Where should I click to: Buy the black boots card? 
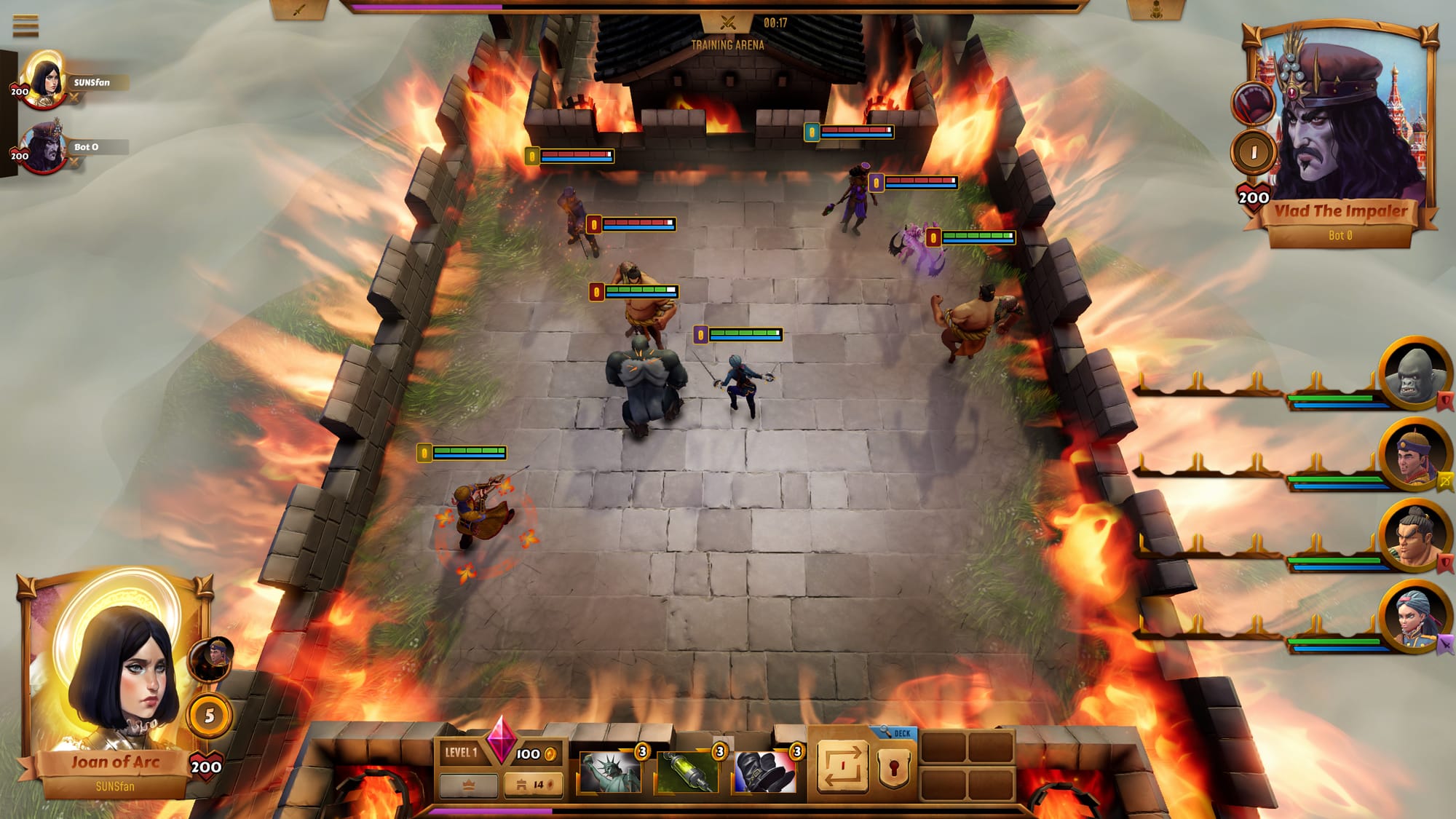(764, 772)
